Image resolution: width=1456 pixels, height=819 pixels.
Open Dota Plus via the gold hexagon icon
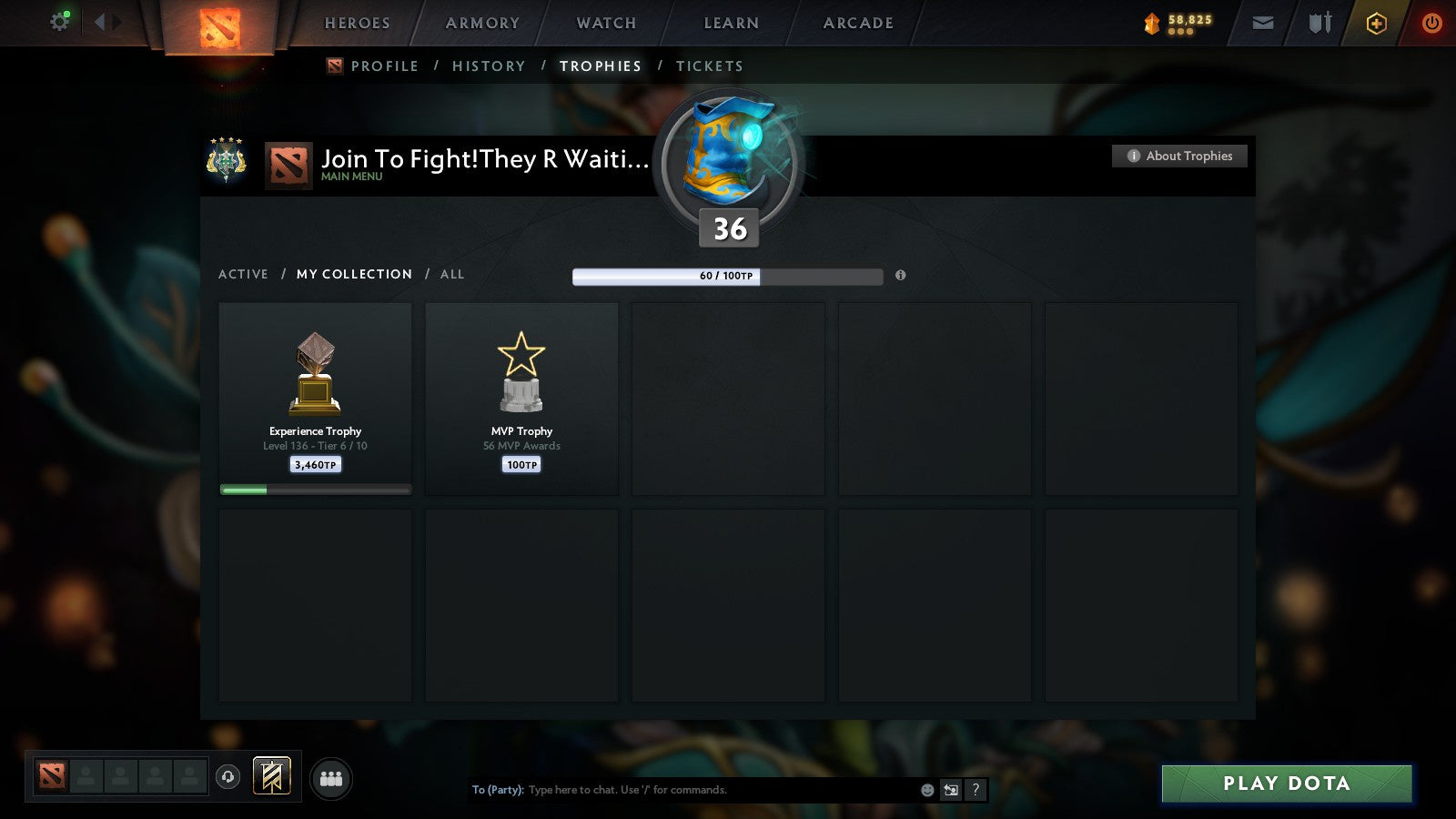click(1377, 23)
